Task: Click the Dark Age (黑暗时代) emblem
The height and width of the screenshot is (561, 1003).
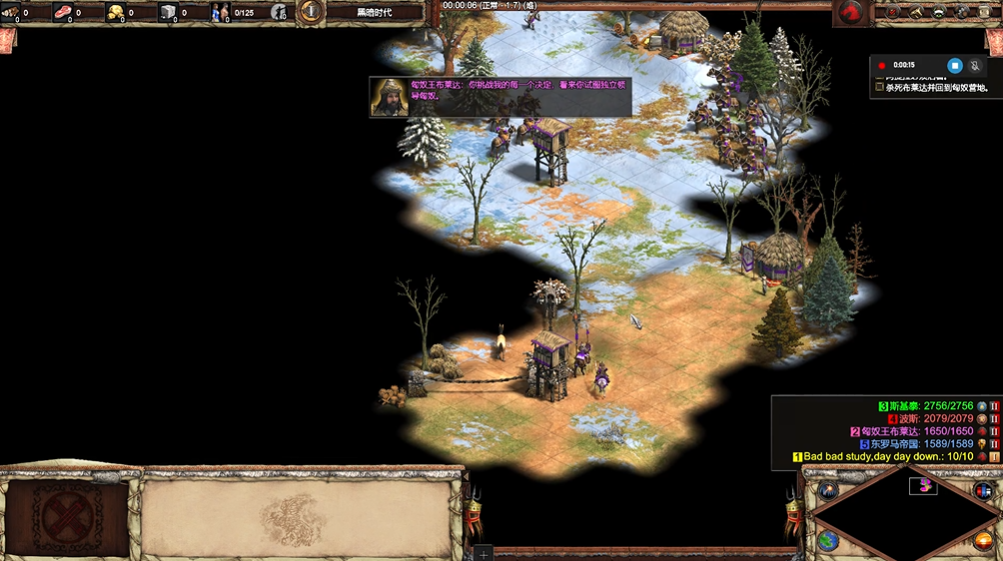Action: pos(312,12)
